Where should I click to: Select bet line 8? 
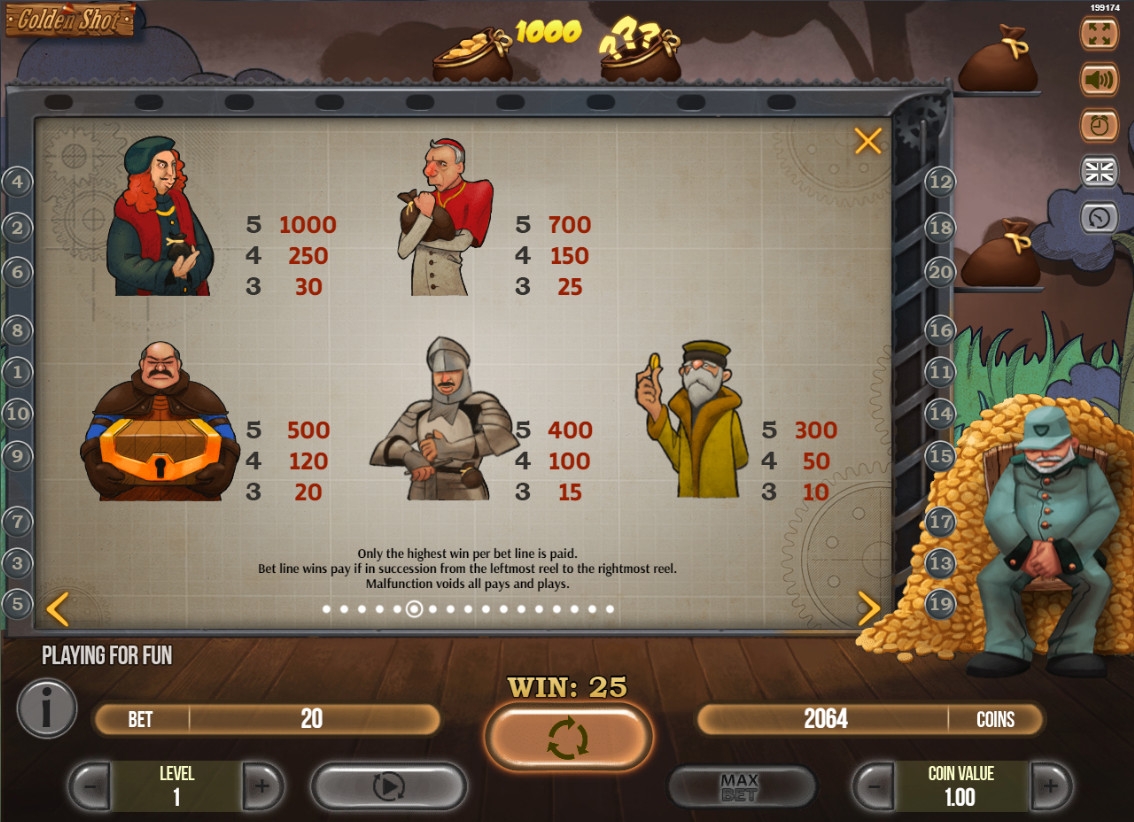click(17, 329)
